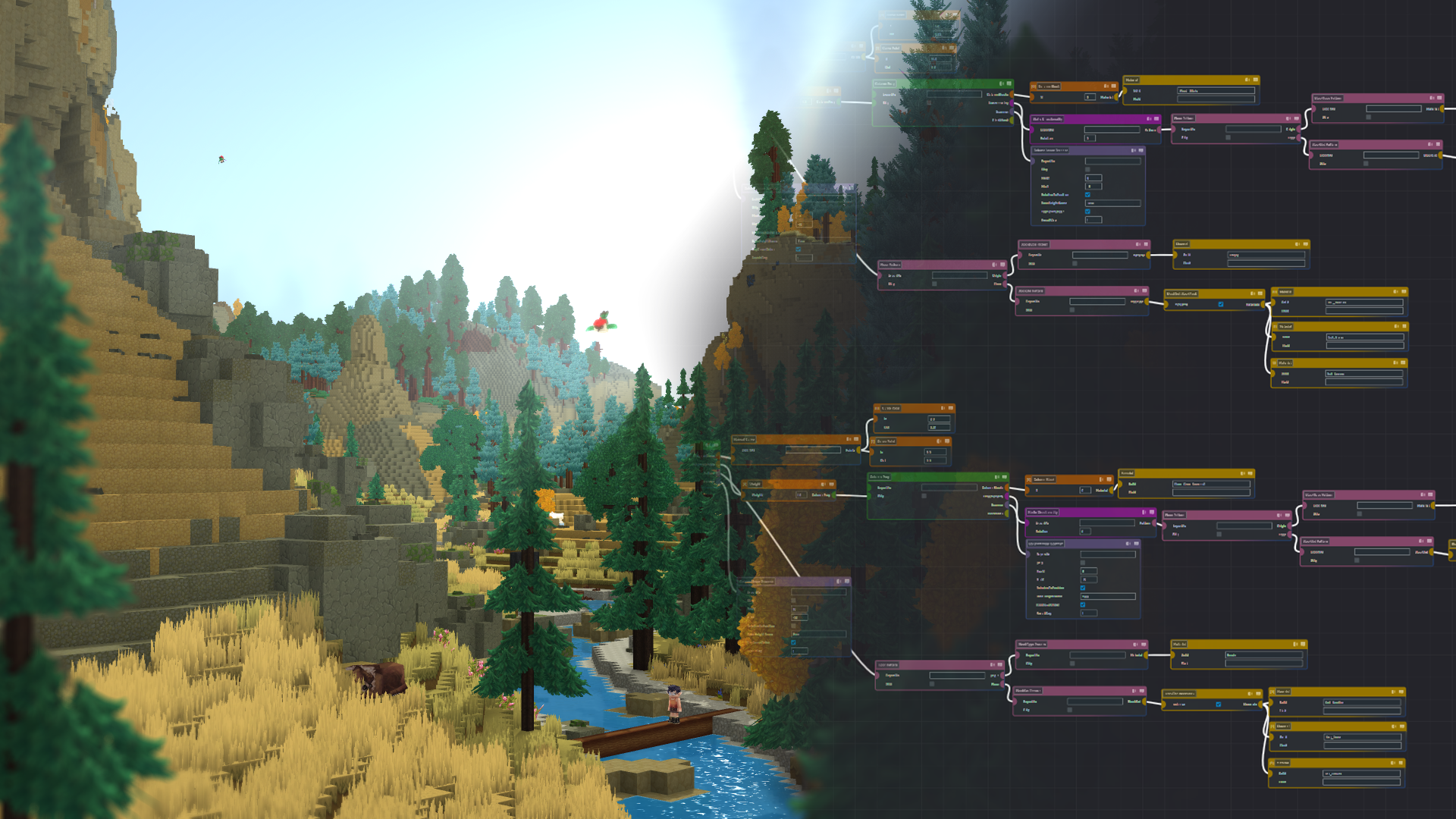Uncheck the first blue checkbox in the purple node
1456x819 pixels.
coord(1087,195)
